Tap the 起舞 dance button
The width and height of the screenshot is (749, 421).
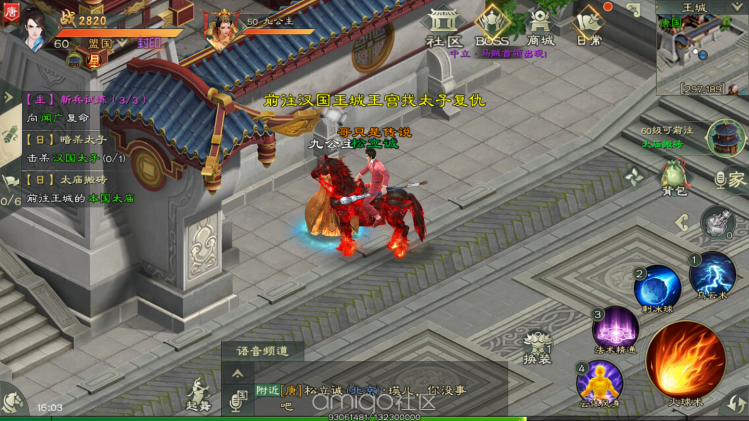click(198, 394)
